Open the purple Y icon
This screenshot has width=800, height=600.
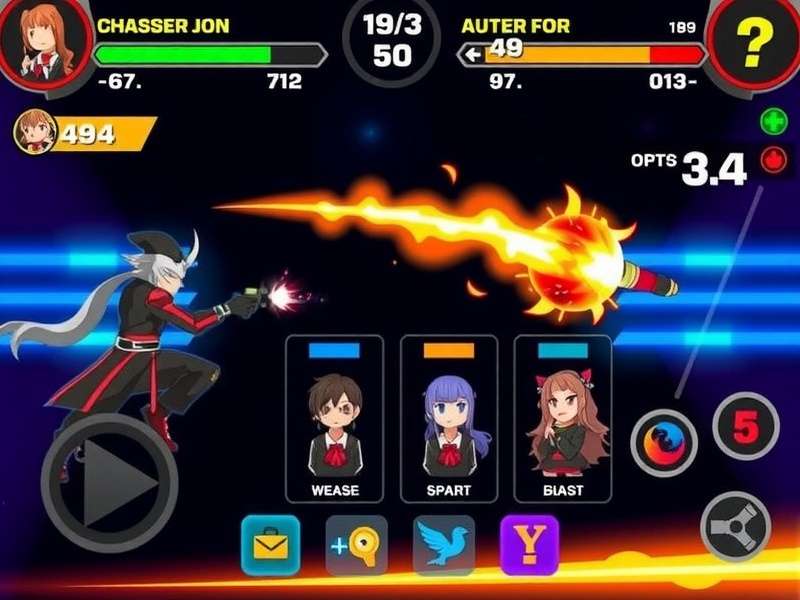[529, 545]
